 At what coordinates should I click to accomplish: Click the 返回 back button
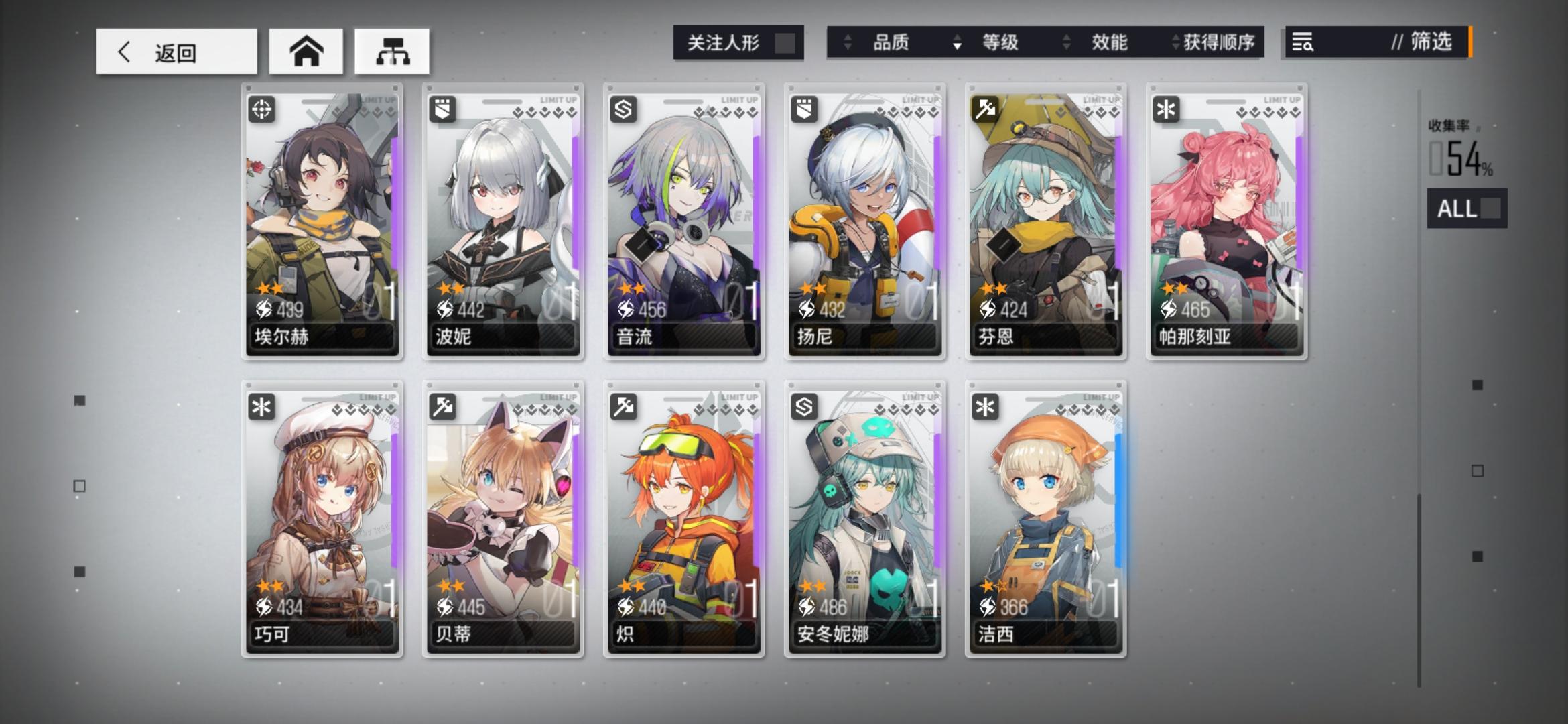(x=176, y=52)
